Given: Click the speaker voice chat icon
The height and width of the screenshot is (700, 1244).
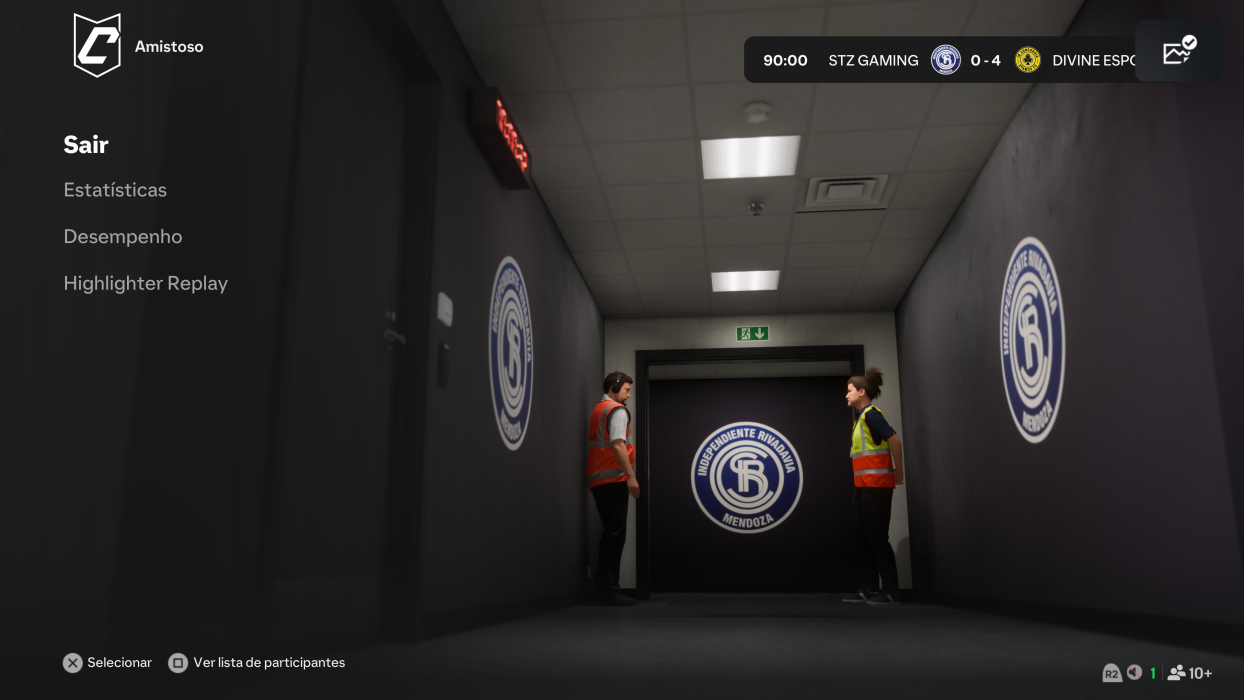Looking at the screenshot, I should click(1134, 673).
